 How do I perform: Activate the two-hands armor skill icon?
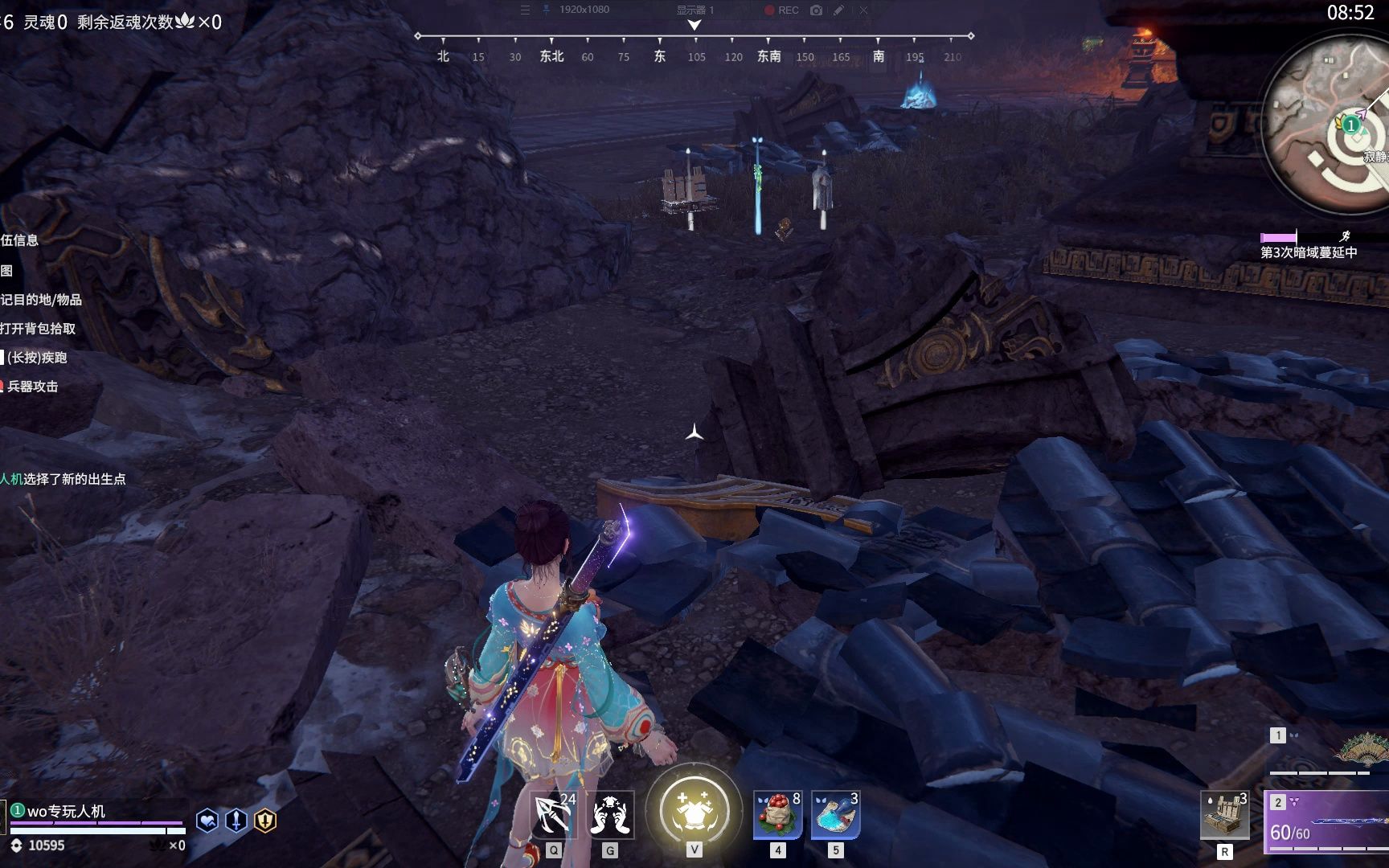click(x=611, y=814)
